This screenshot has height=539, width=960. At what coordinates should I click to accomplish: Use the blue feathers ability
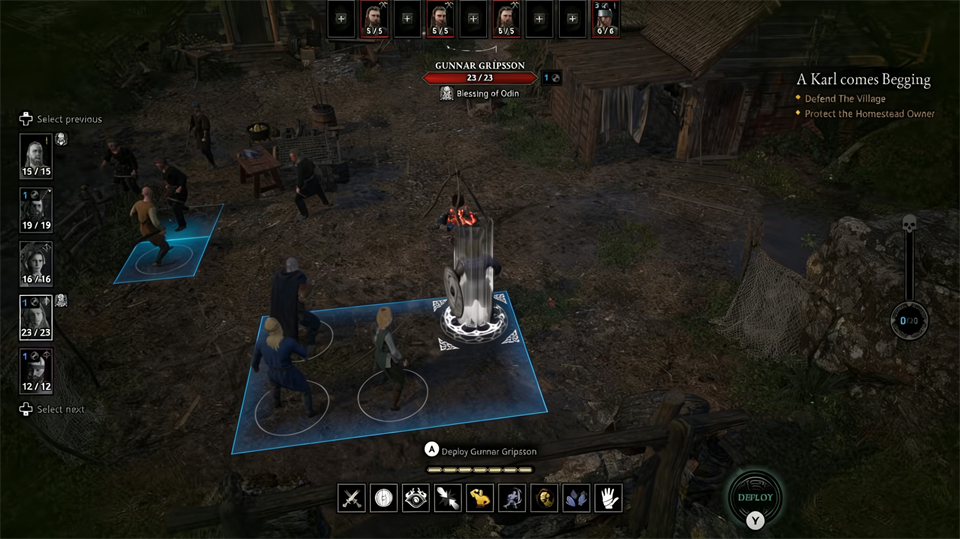[576, 498]
